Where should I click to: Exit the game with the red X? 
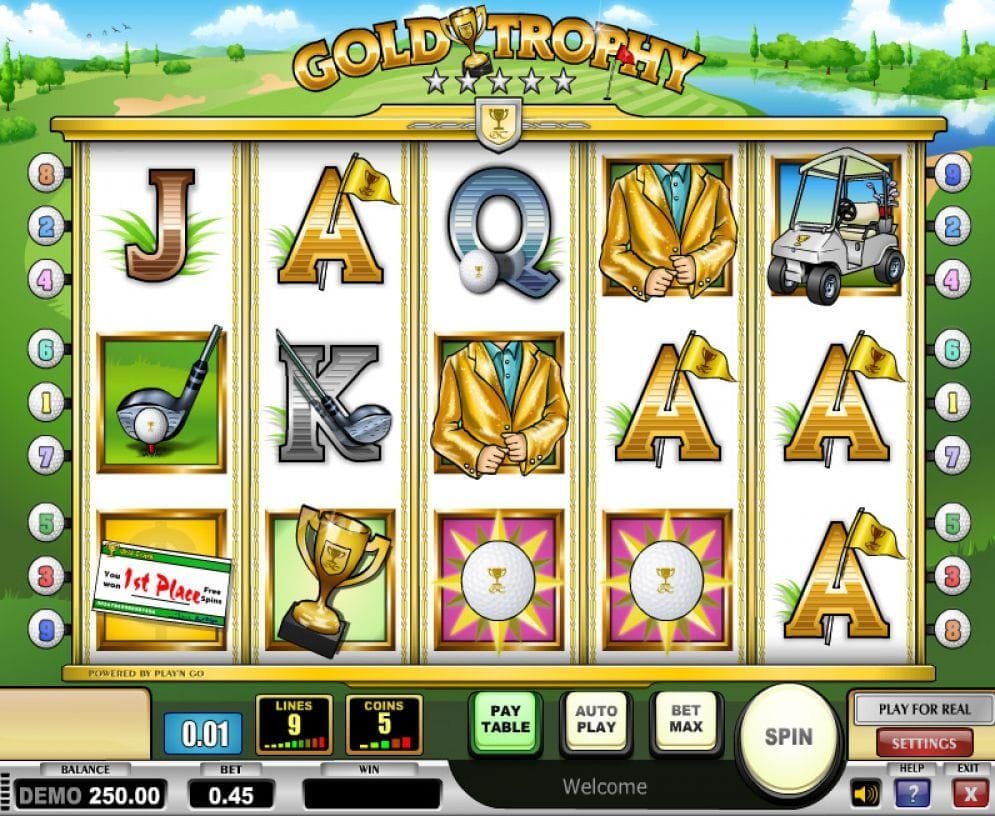click(x=969, y=794)
